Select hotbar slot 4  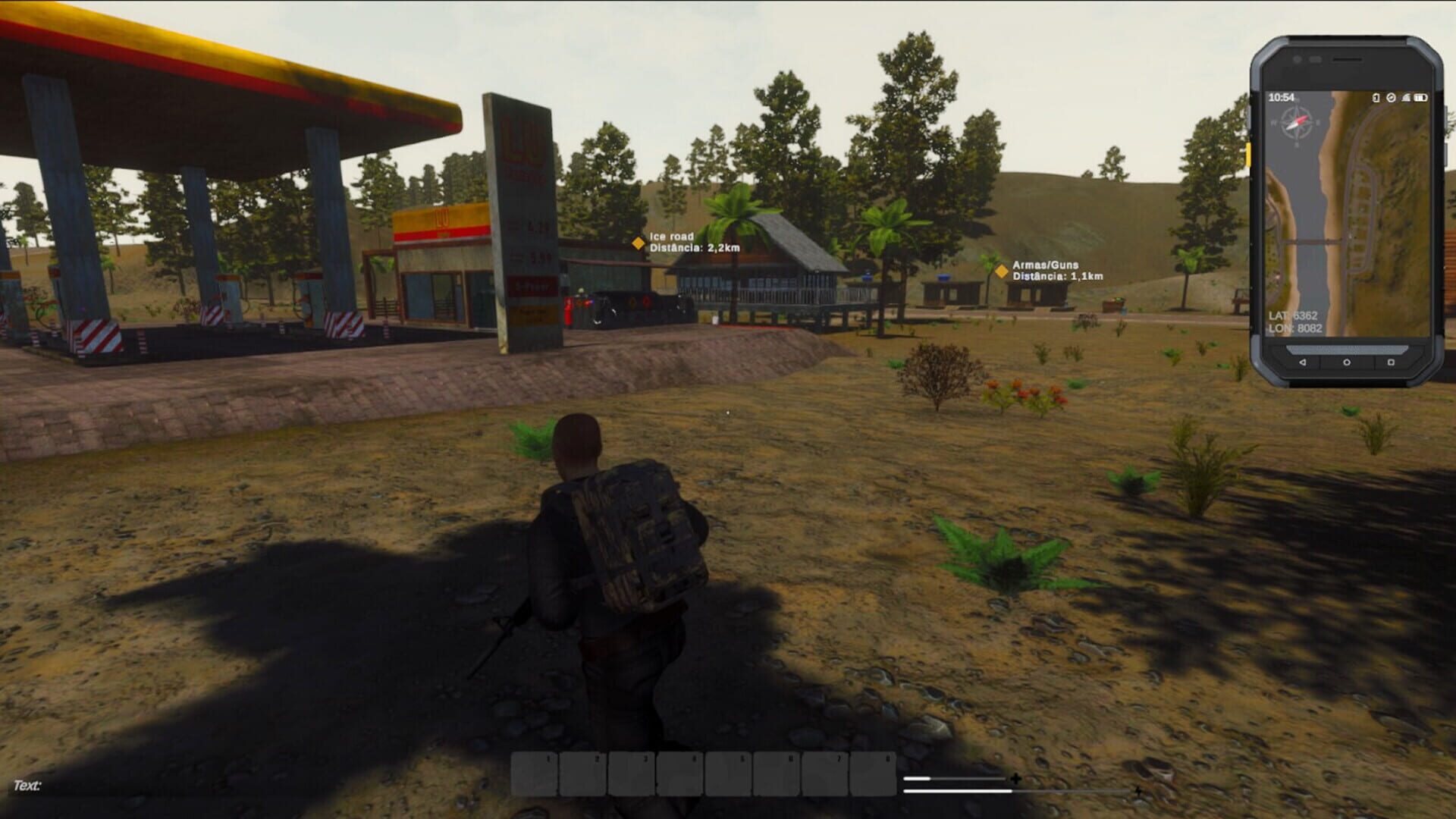tap(679, 773)
